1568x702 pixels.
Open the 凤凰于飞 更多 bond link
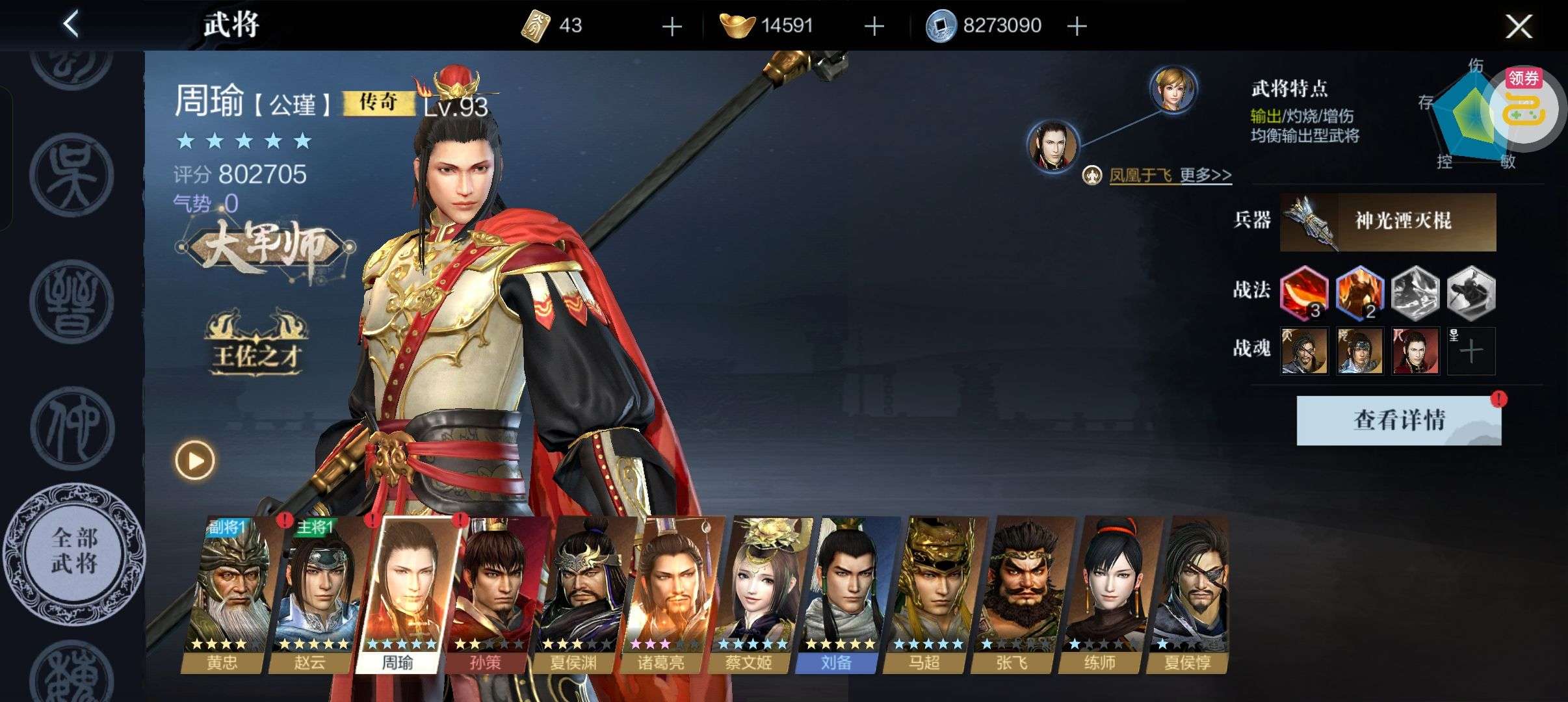point(1169,175)
